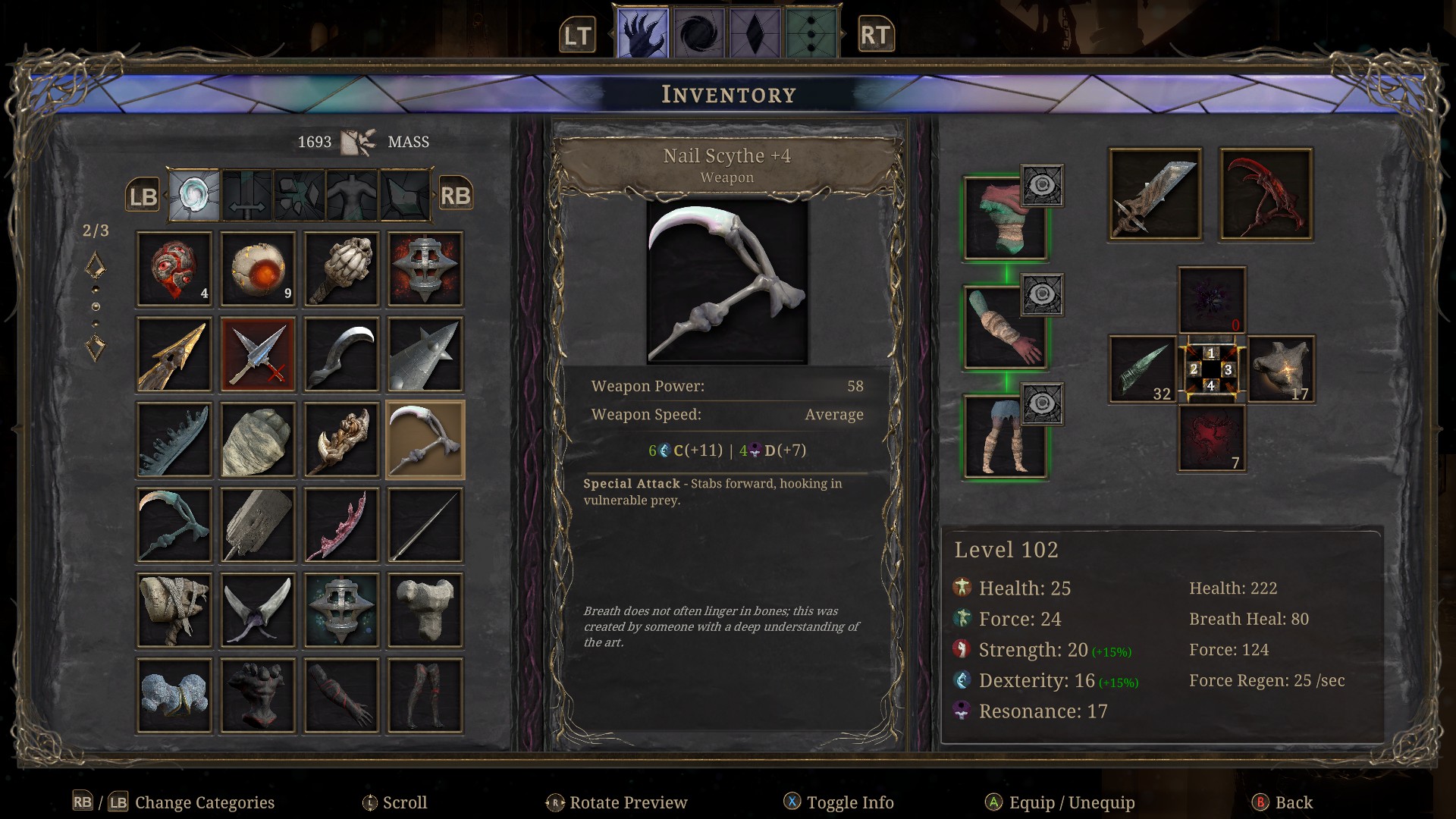
Task: Switch to the diamond crystal menu tab
Action: (x=755, y=34)
